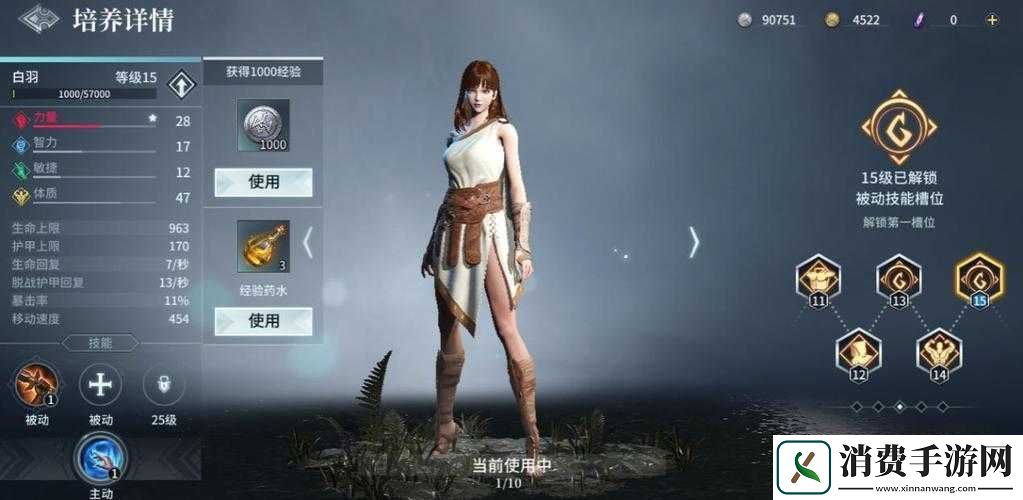Select the level 12 talent node
This screenshot has height=500, width=1023.
coord(859,351)
